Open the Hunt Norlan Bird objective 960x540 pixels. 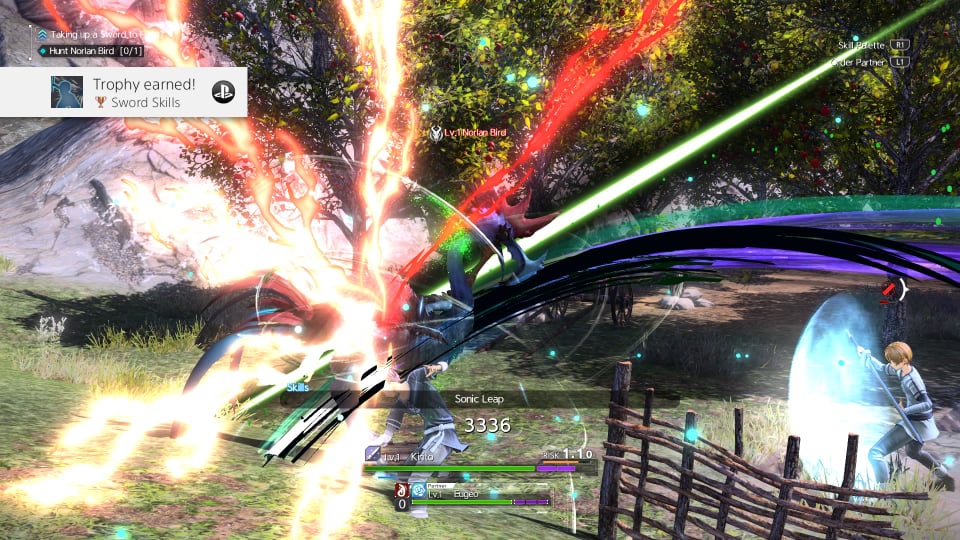(x=90, y=51)
